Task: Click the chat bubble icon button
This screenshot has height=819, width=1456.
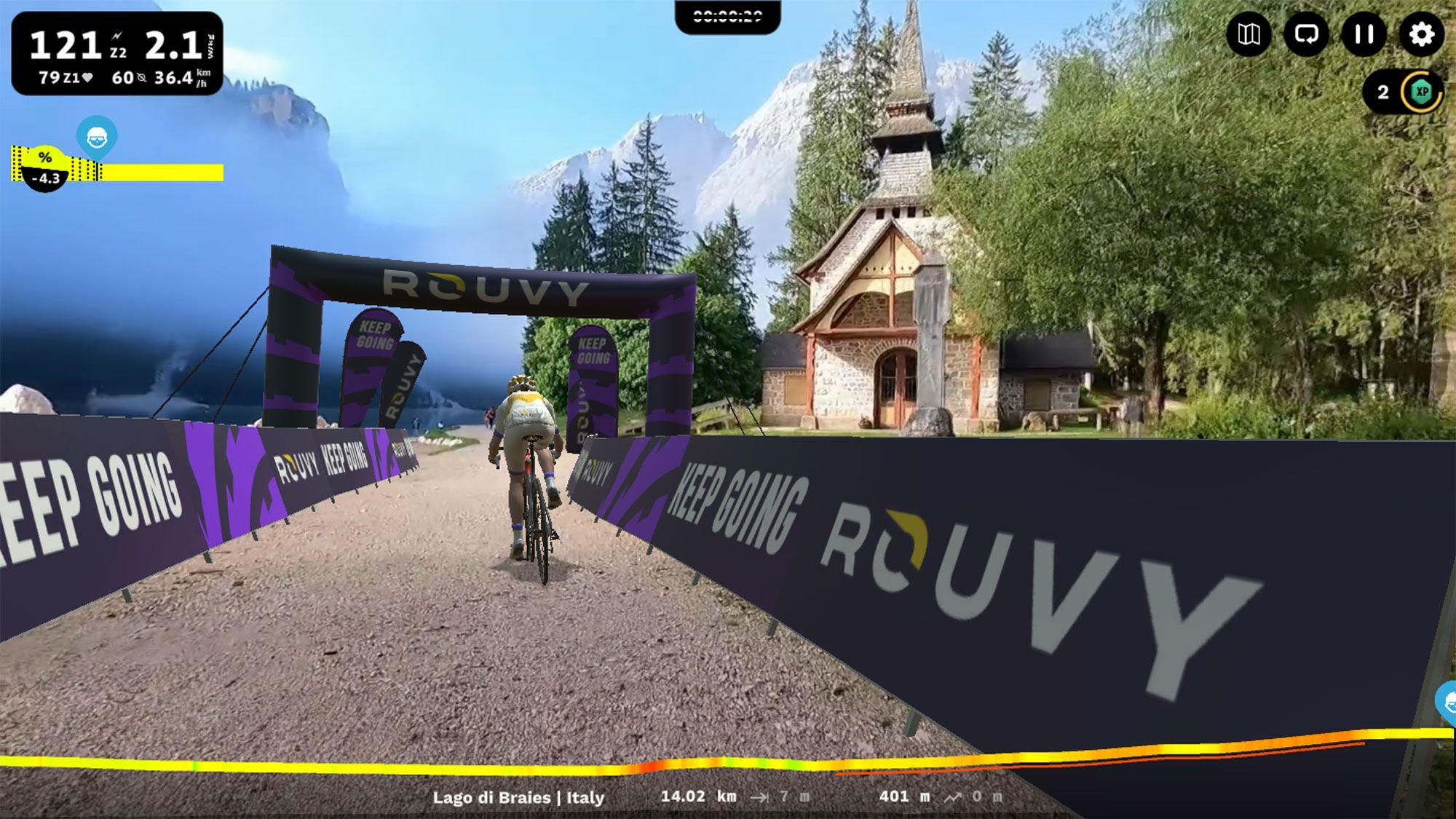Action: [x=1306, y=34]
